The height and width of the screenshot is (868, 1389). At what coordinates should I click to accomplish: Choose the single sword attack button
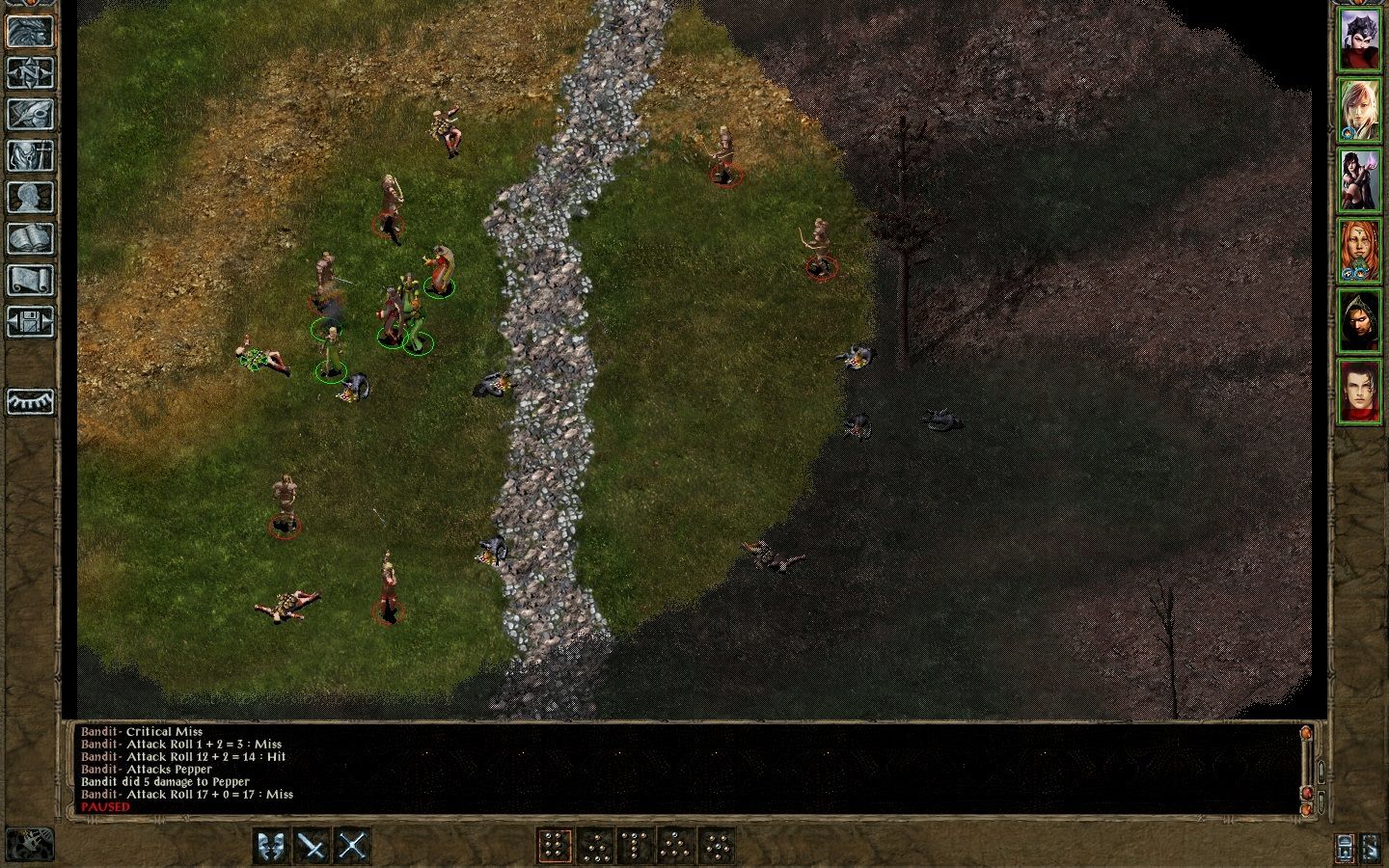point(313,847)
